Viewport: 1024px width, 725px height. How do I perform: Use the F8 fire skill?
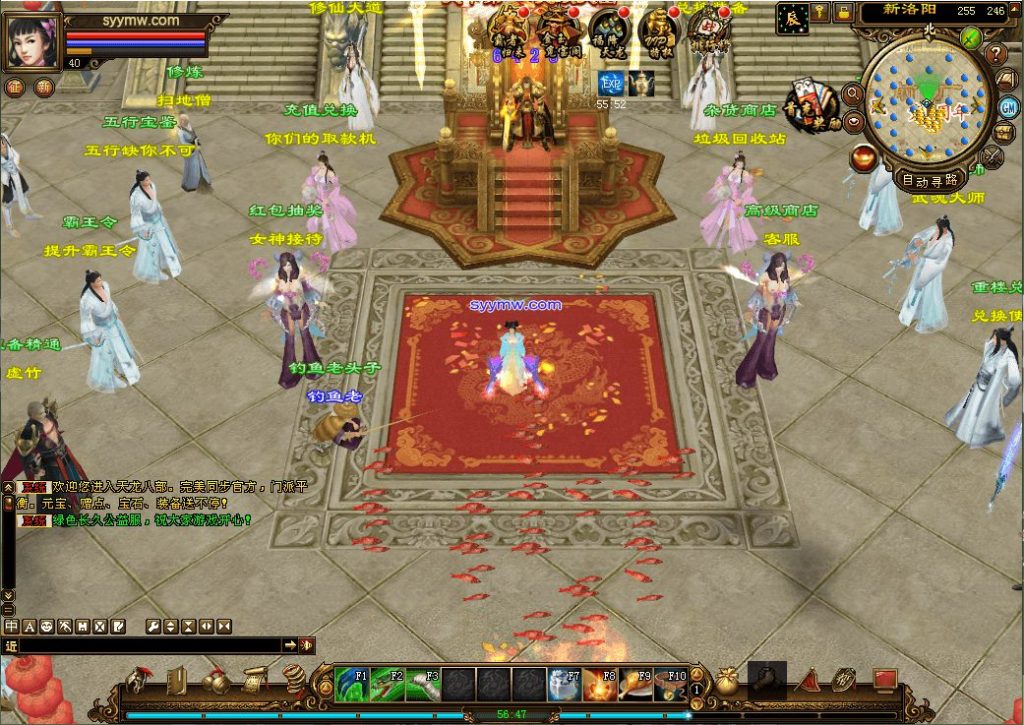coord(599,684)
